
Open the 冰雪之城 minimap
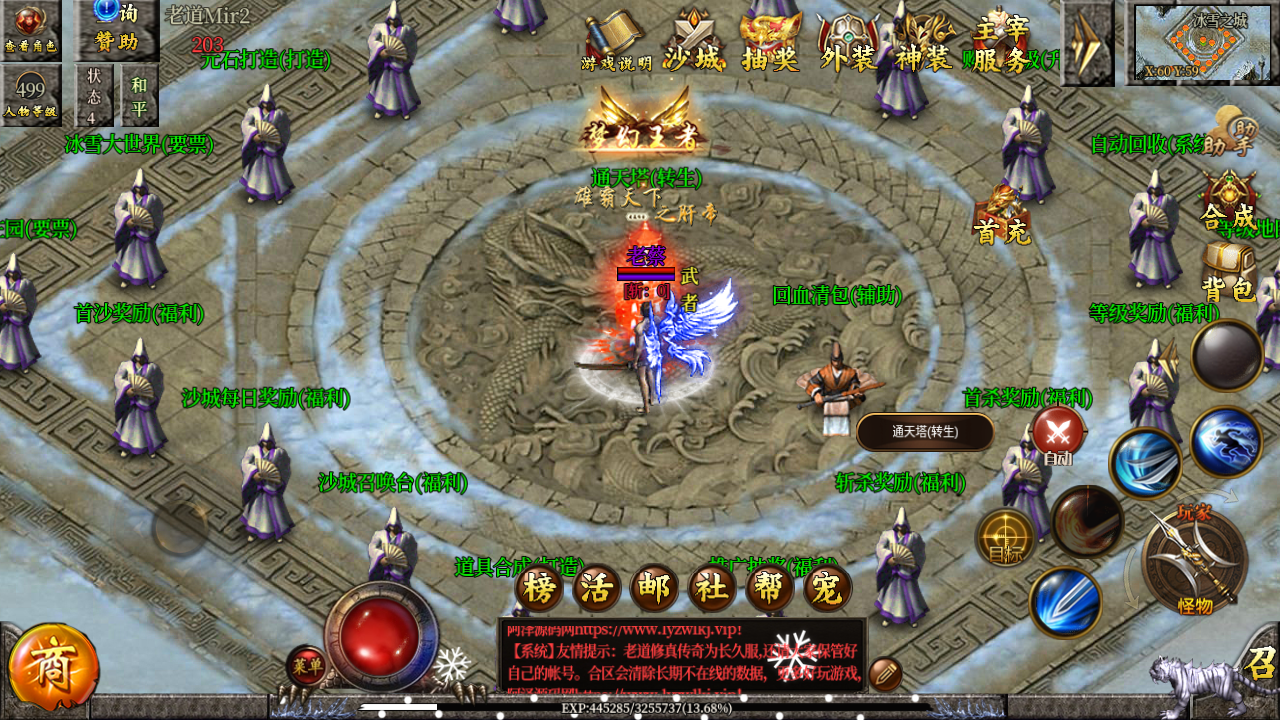[1200, 44]
